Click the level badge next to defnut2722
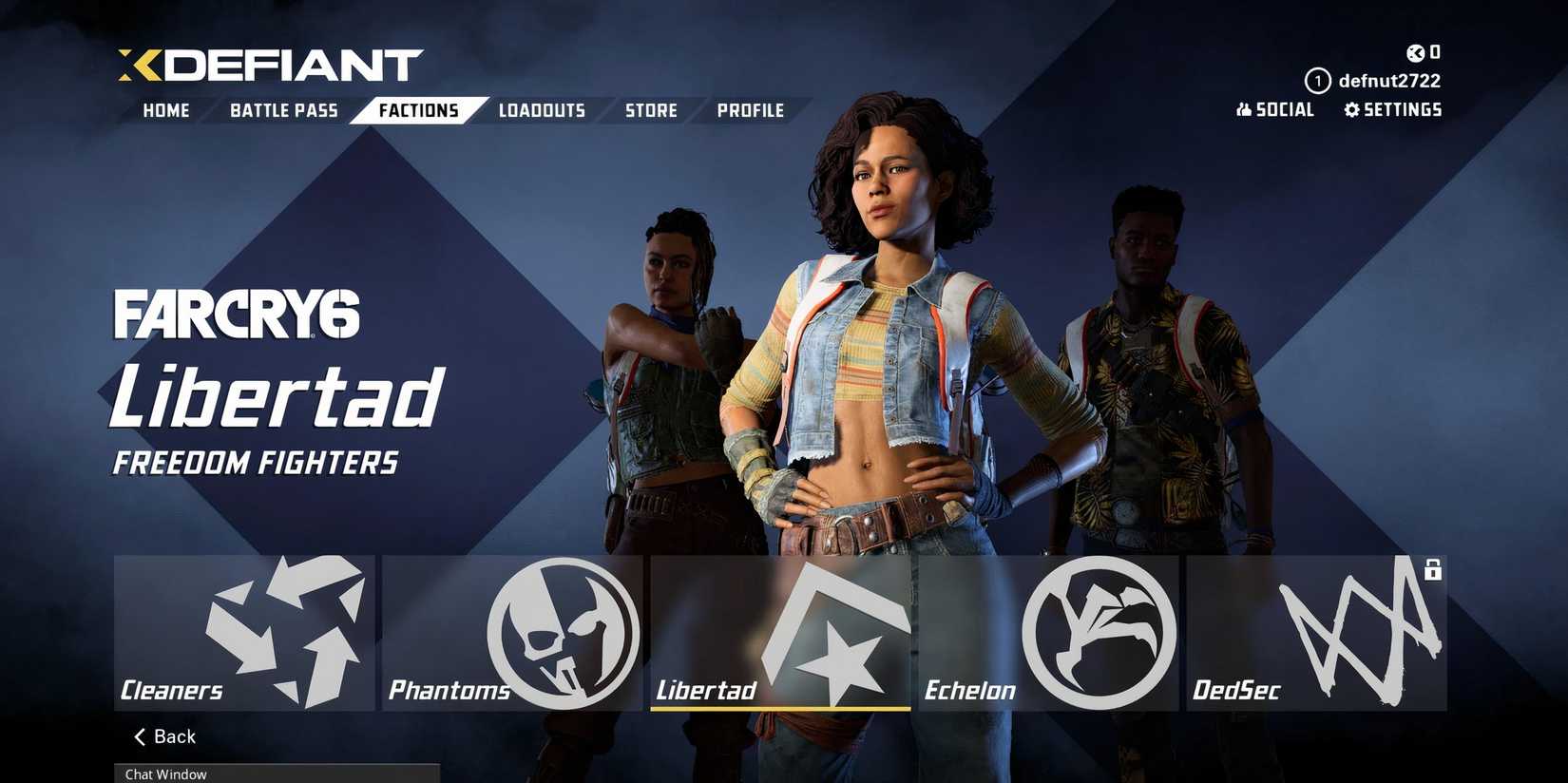 (1317, 81)
